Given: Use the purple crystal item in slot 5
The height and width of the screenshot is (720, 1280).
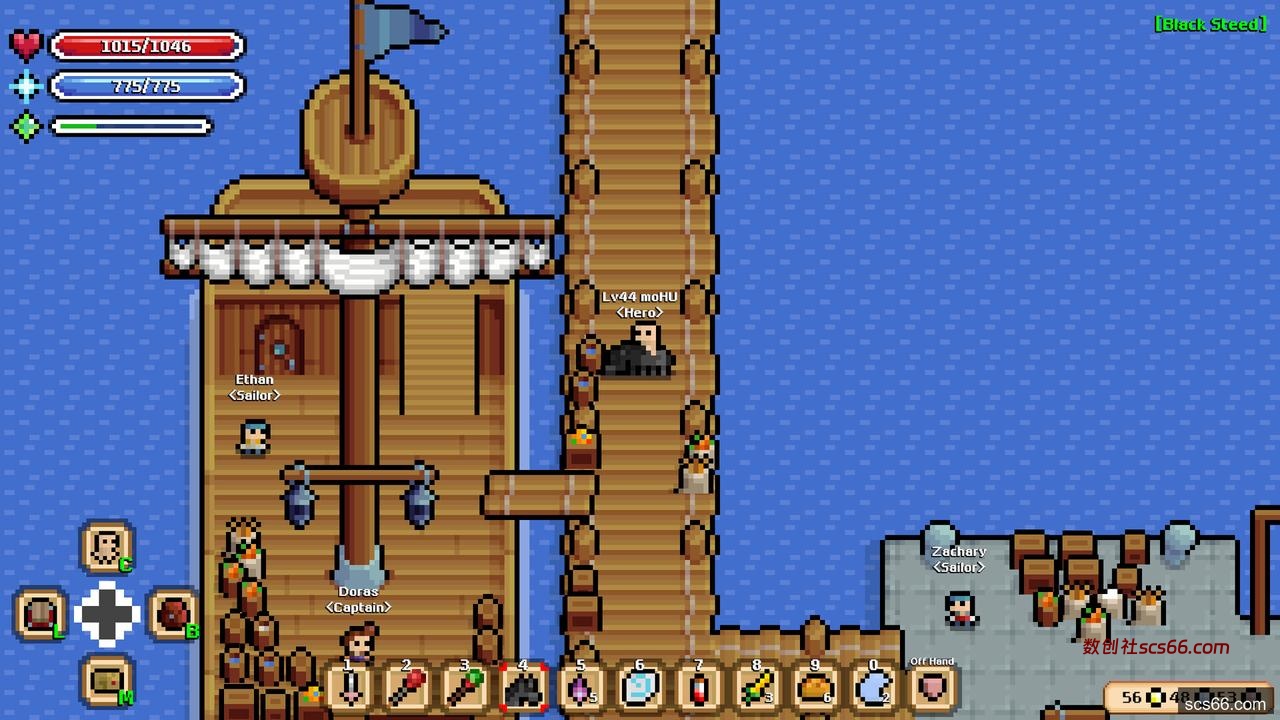Looking at the screenshot, I should tap(582, 687).
